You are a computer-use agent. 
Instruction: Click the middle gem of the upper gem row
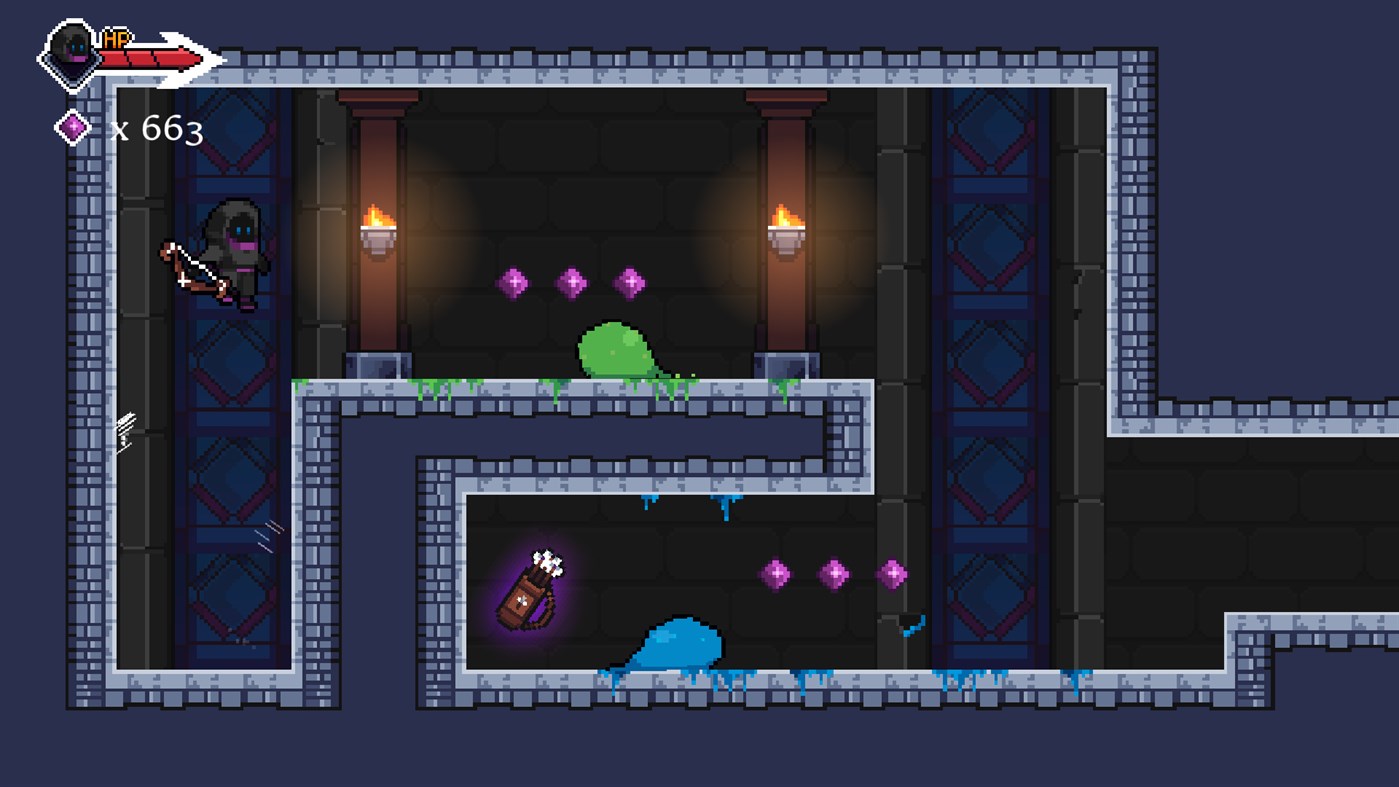coord(573,281)
